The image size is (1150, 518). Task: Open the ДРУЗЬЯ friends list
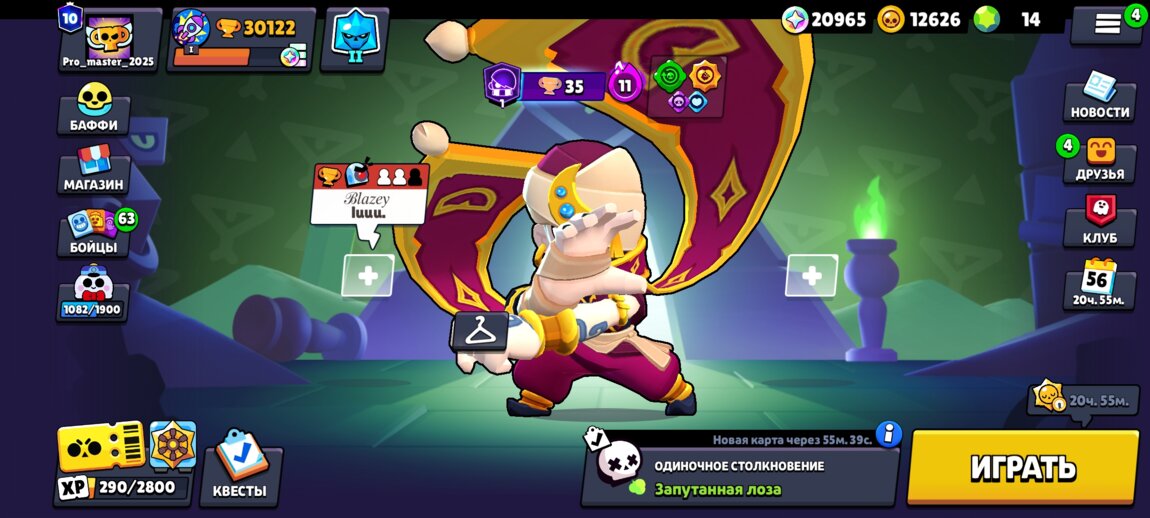pyautogui.click(x=1099, y=159)
